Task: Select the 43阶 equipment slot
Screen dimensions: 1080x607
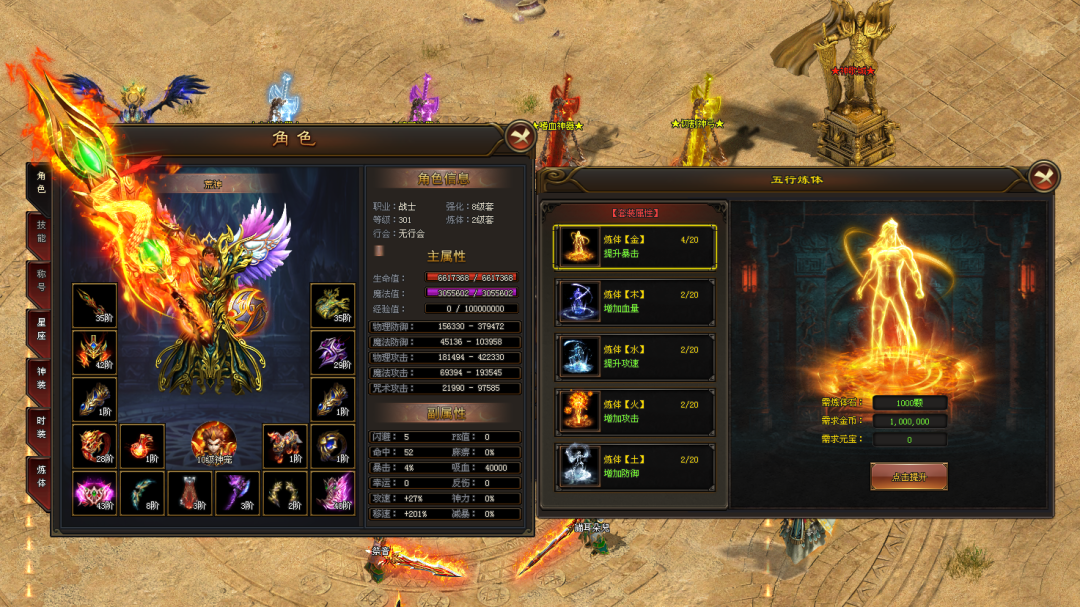Action: [x=94, y=492]
